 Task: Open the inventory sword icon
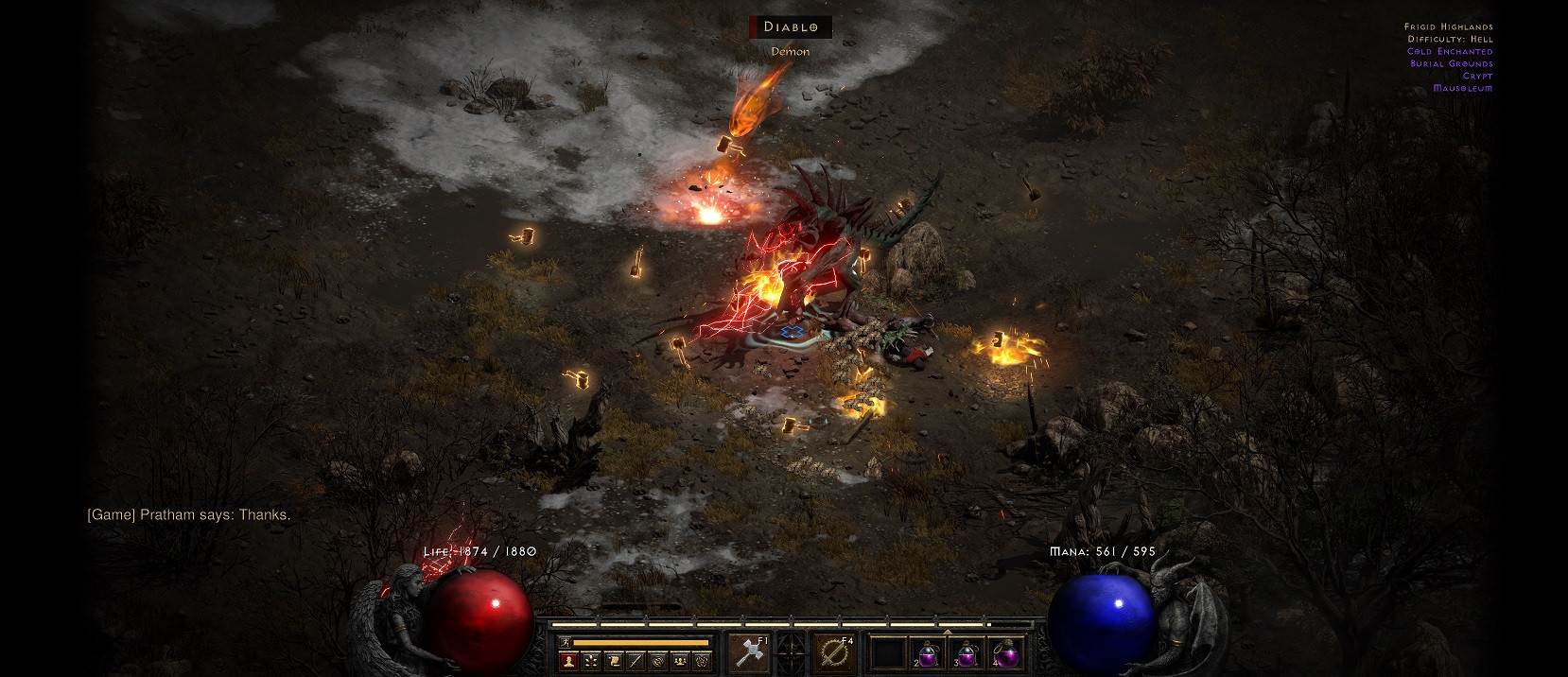pos(636,661)
